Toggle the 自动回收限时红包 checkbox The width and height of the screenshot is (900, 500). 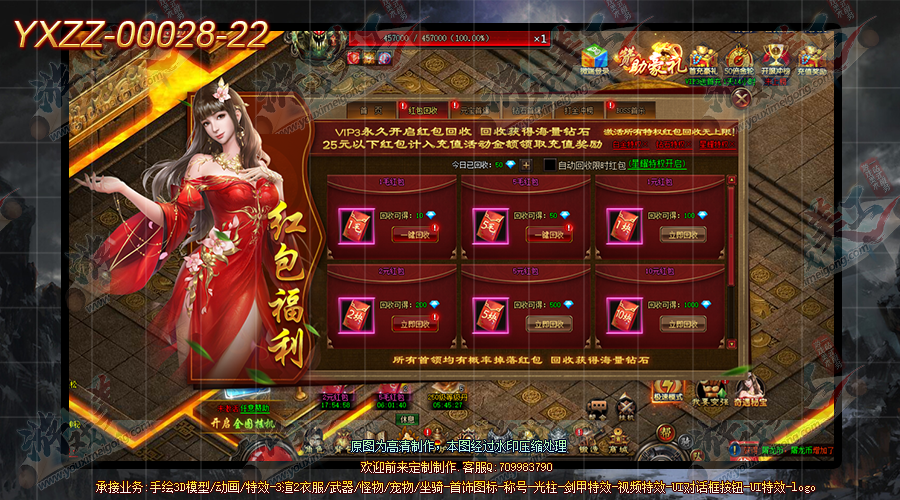pyautogui.click(x=549, y=164)
